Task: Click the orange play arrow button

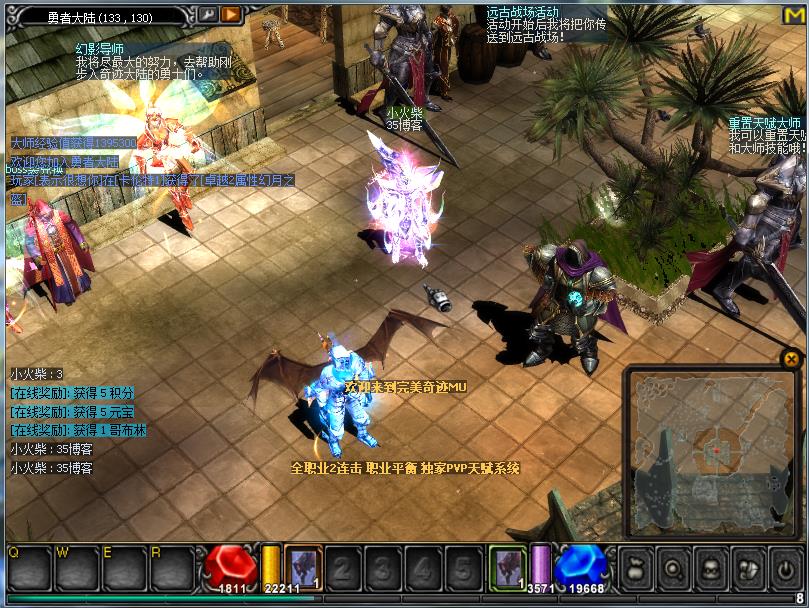Action: [x=231, y=14]
